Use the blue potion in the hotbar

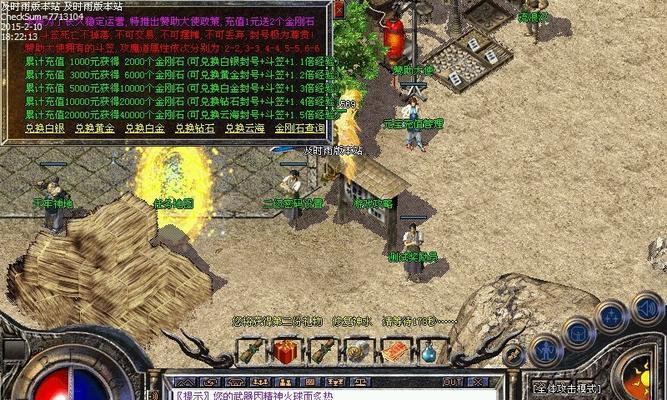coord(428,352)
